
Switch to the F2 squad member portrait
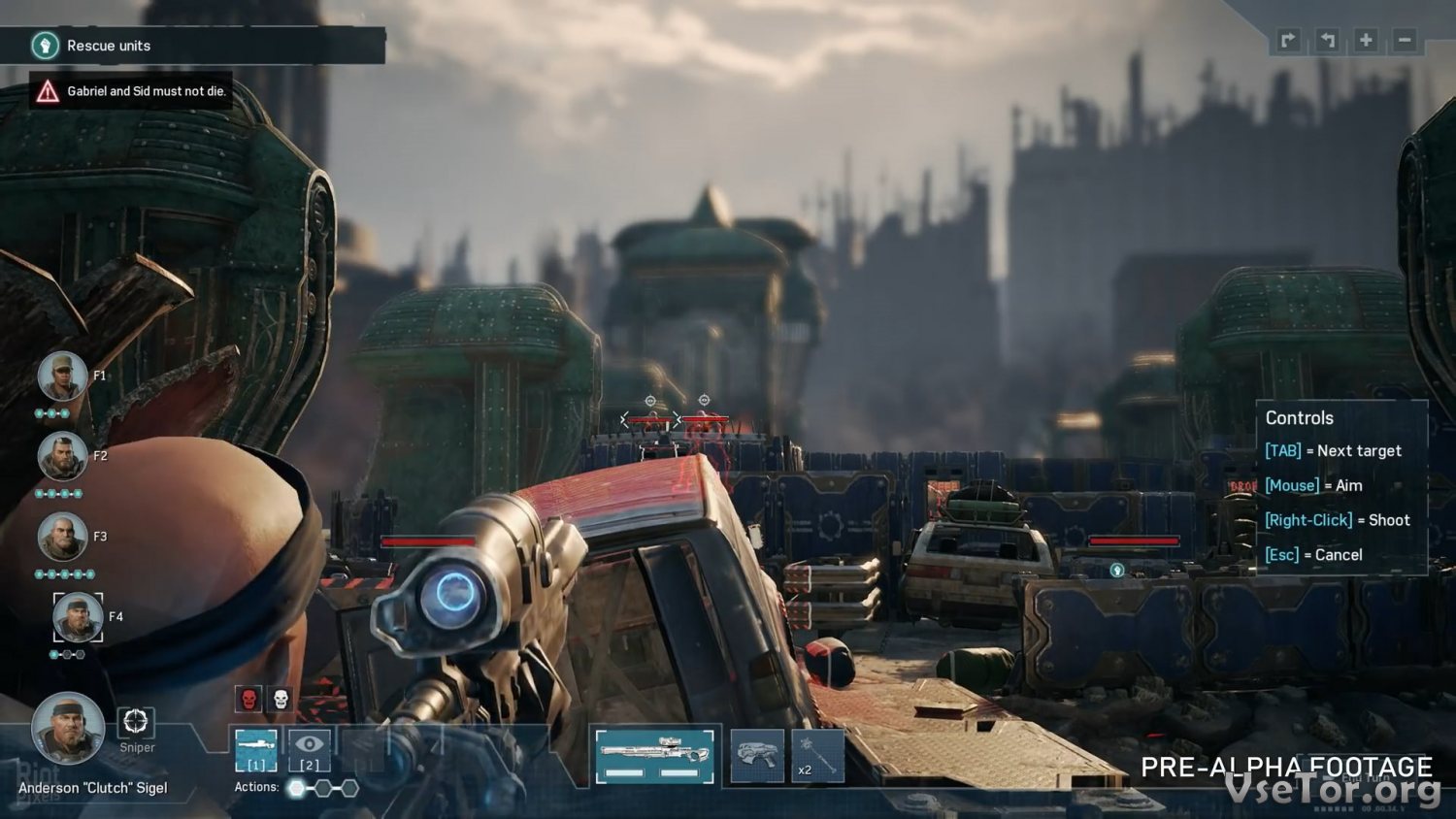point(62,456)
